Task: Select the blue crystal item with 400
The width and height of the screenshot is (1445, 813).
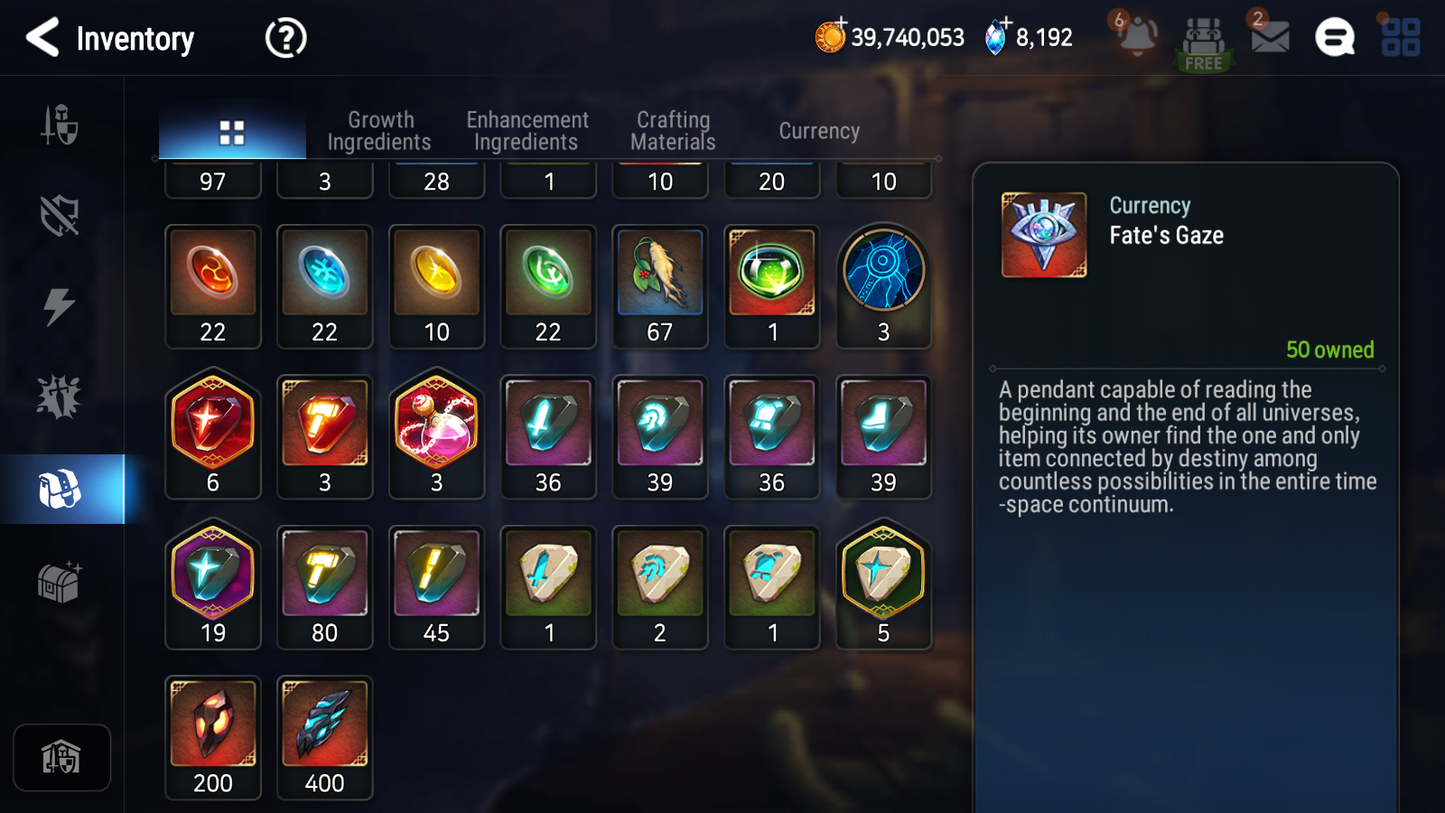Action: tap(325, 736)
